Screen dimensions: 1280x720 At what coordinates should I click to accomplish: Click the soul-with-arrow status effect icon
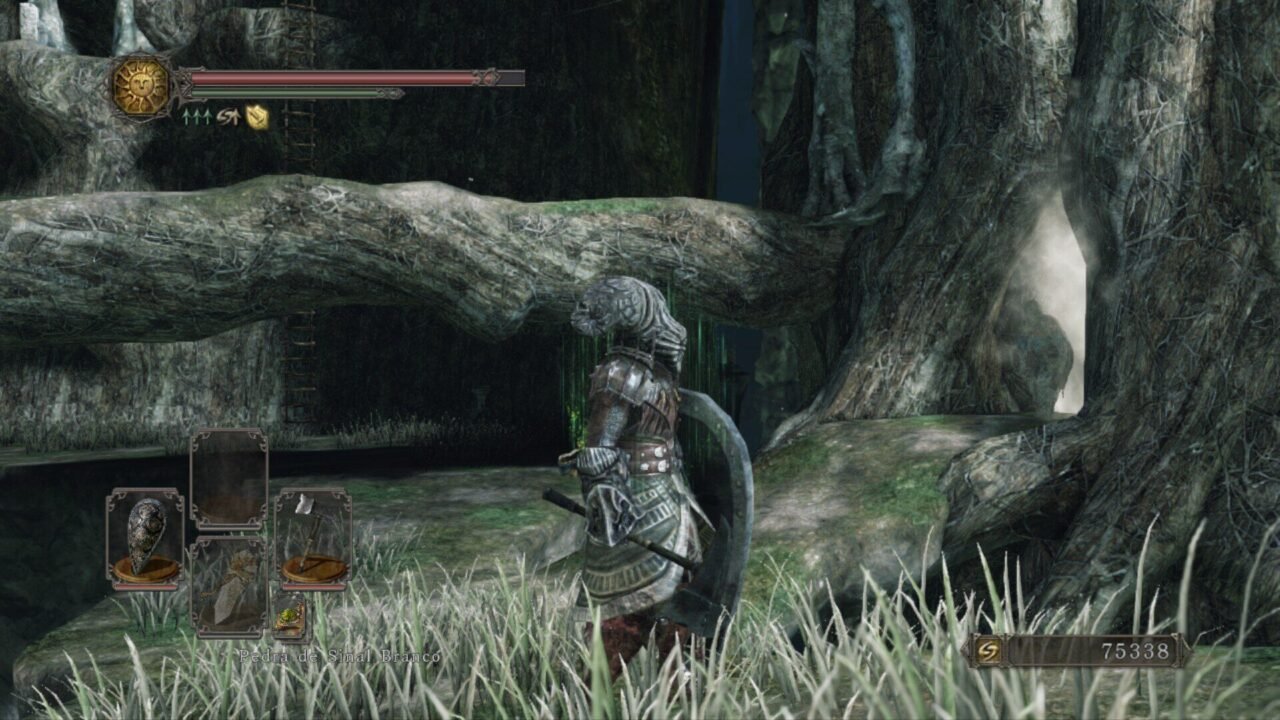coord(228,117)
